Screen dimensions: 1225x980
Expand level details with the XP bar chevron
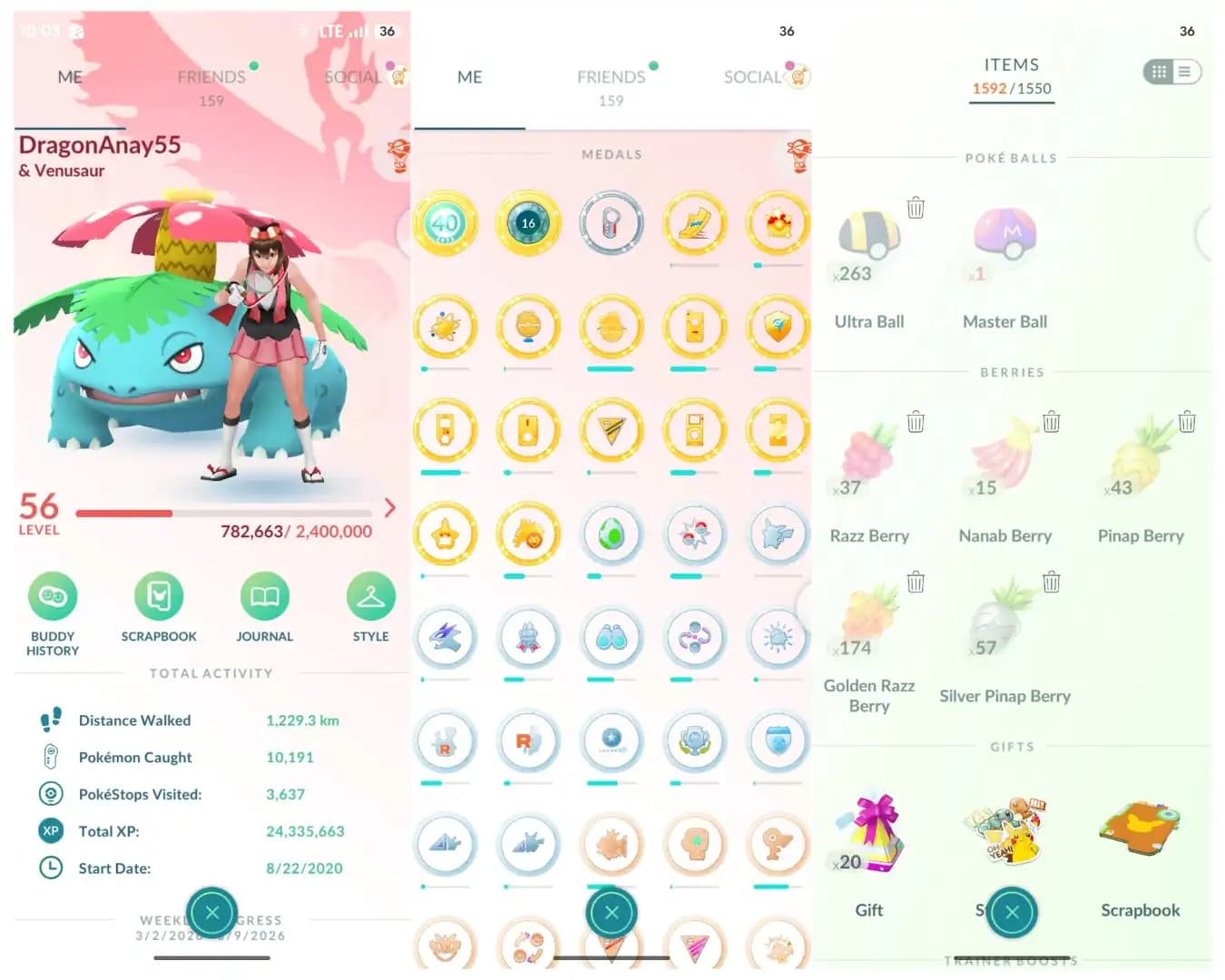[x=390, y=508]
